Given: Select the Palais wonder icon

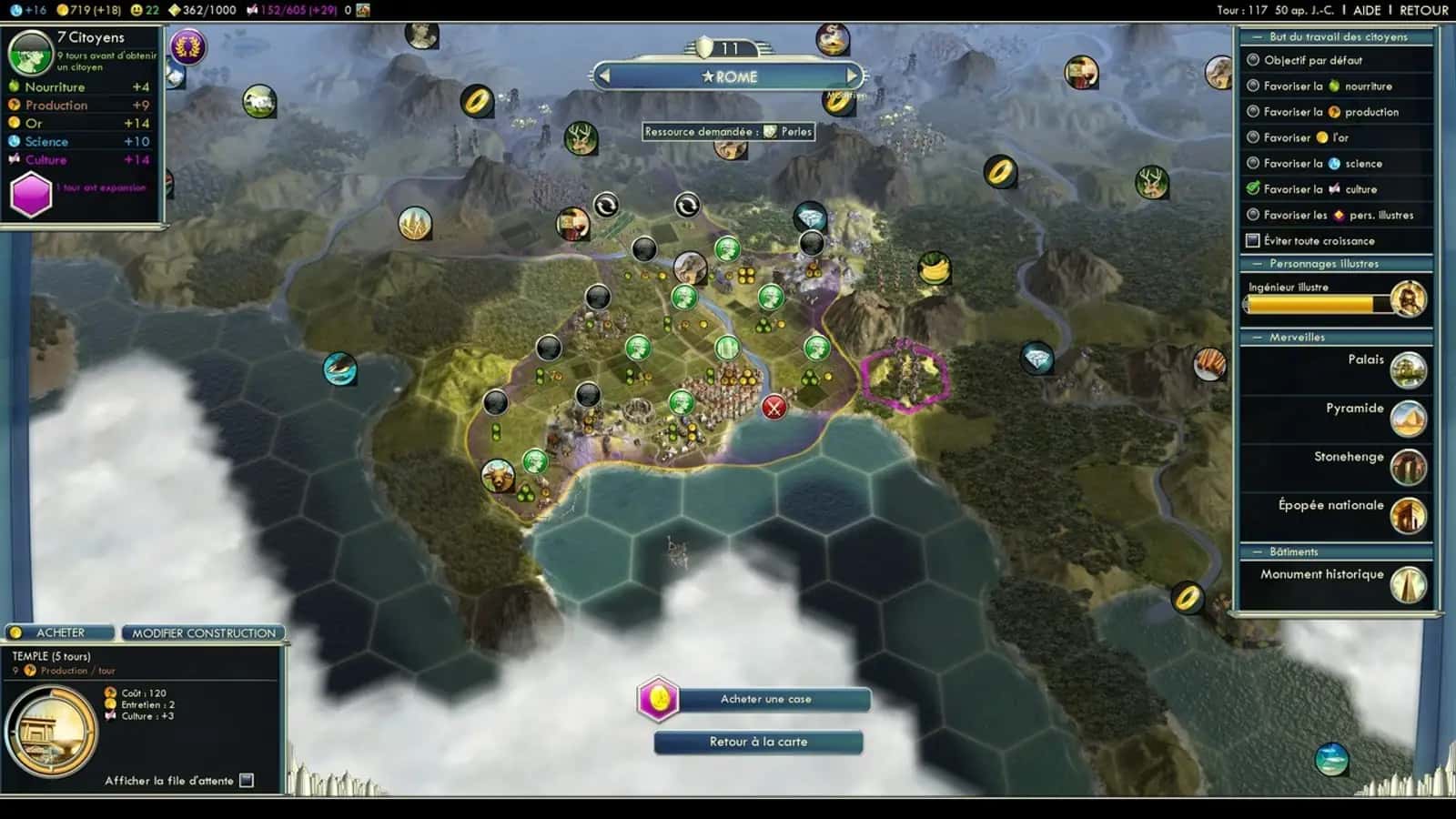Looking at the screenshot, I should click(x=1407, y=372).
